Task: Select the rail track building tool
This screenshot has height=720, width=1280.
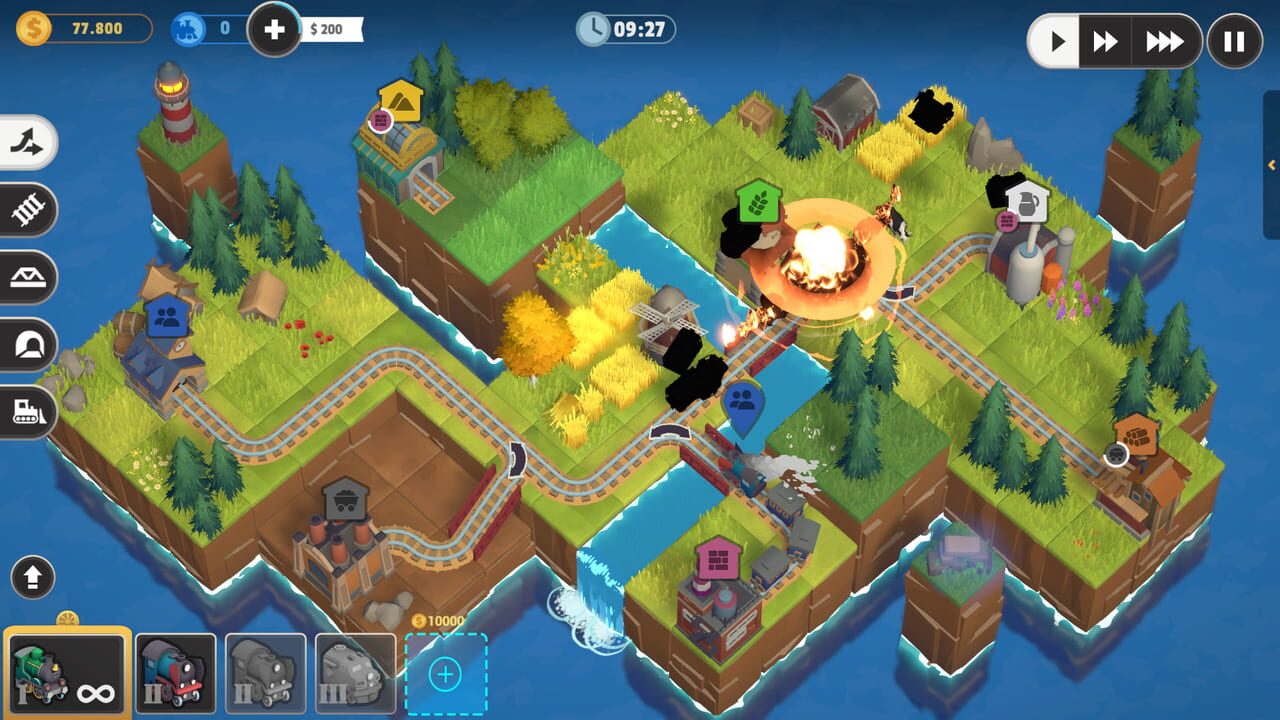Action: (x=27, y=210)
